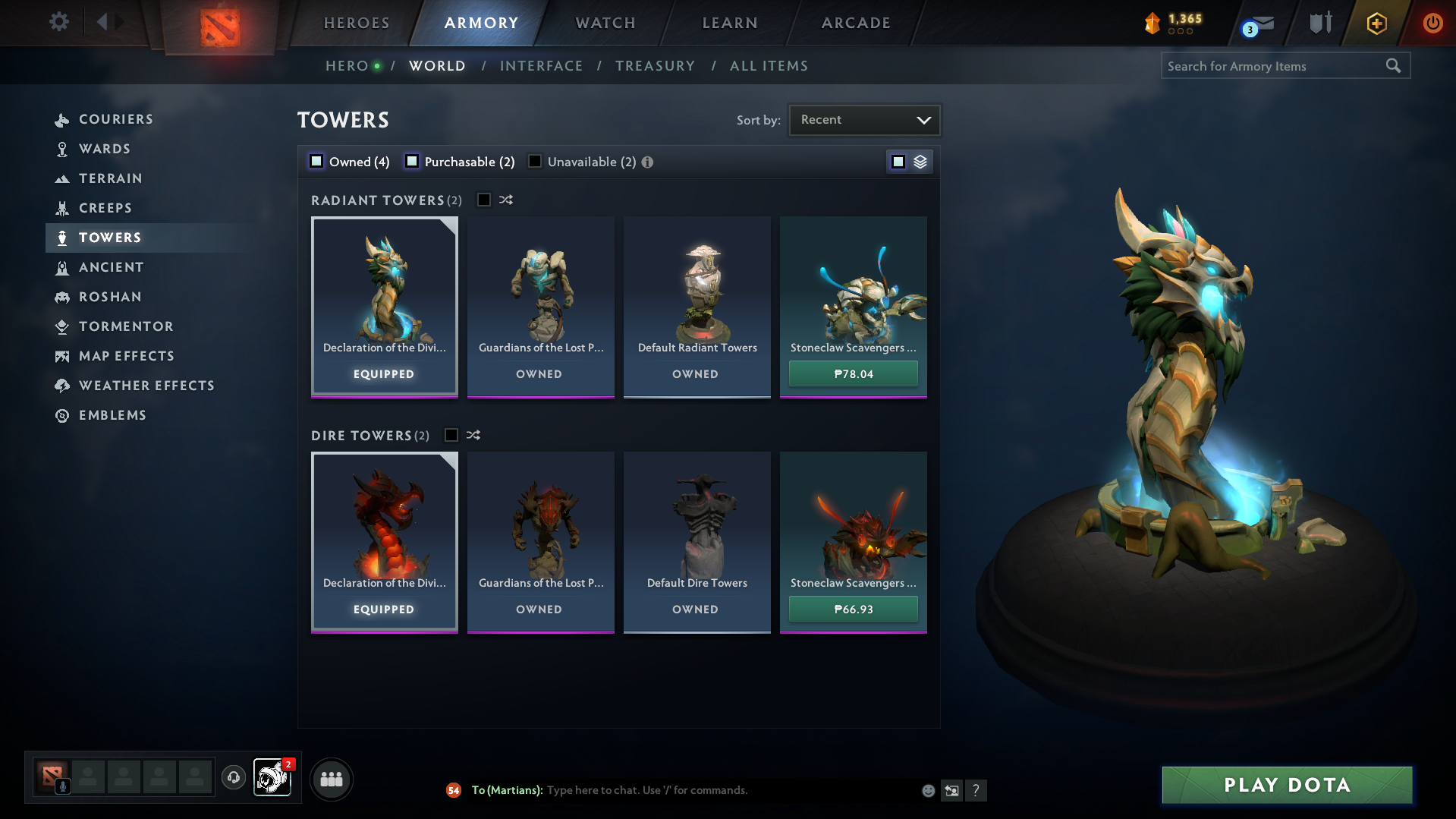Select the Tormentor category
1456x819 pixels.
[126, 326]
